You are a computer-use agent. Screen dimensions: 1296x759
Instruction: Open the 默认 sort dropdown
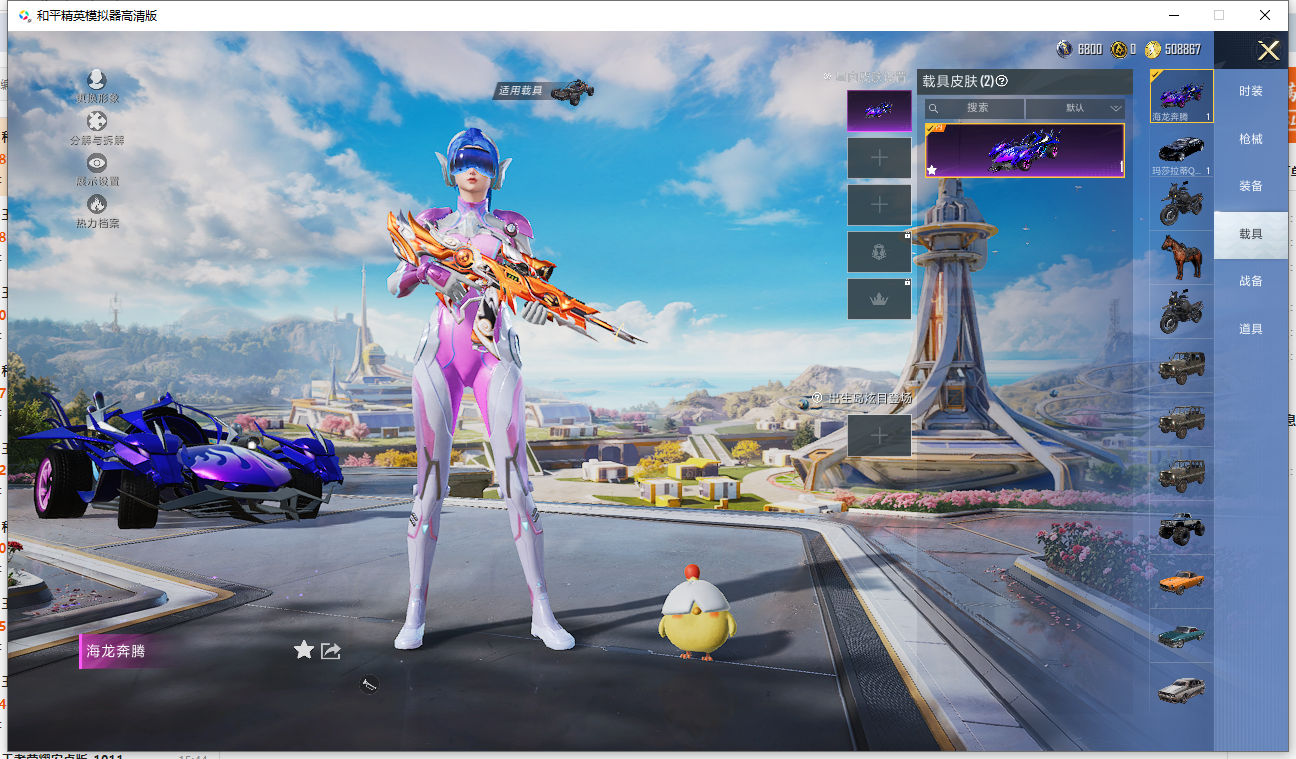[x=1076, y=108]
